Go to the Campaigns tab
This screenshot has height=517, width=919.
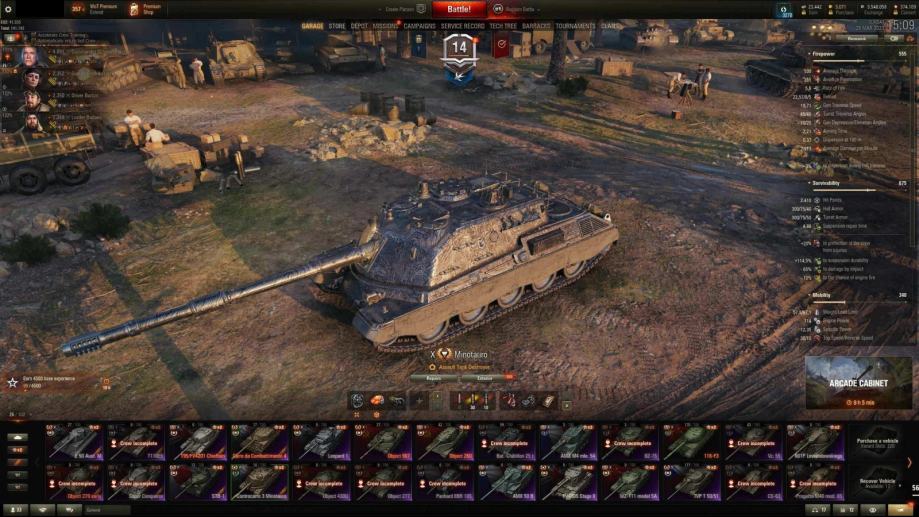tap(419, 26)
